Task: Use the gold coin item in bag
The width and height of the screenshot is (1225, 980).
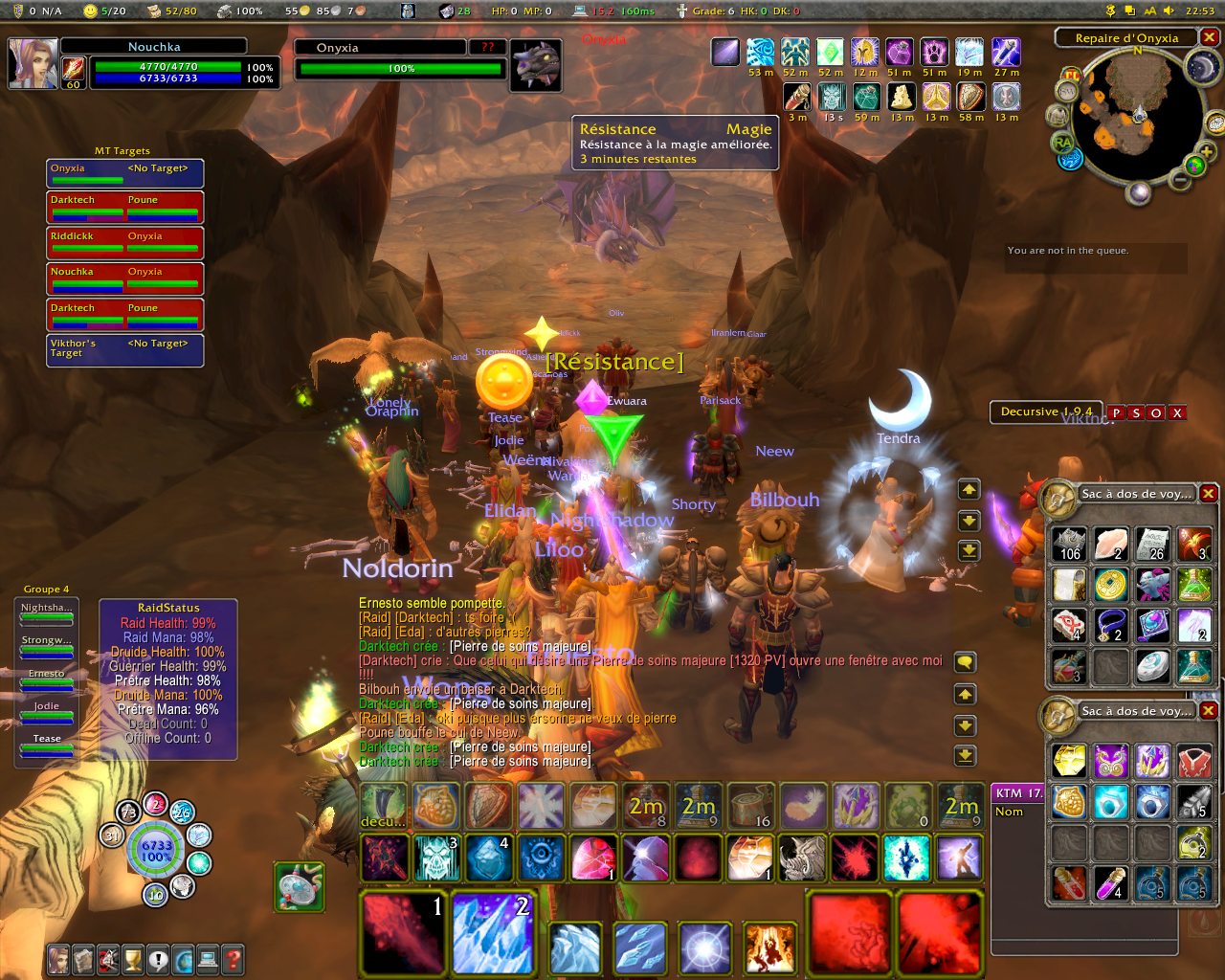Action: click(1111, 584)
